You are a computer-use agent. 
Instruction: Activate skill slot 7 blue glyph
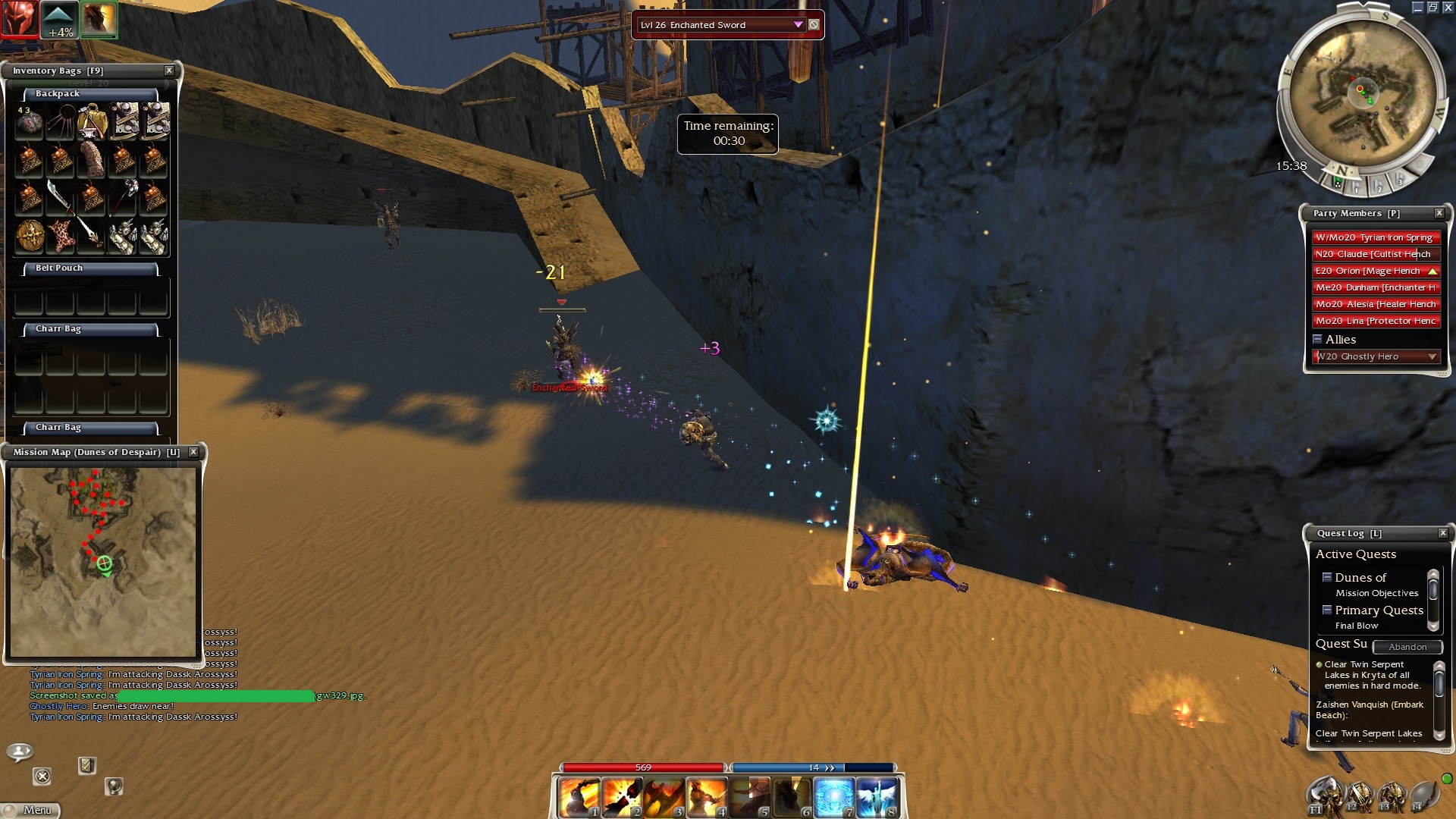(x=834, y=799)
